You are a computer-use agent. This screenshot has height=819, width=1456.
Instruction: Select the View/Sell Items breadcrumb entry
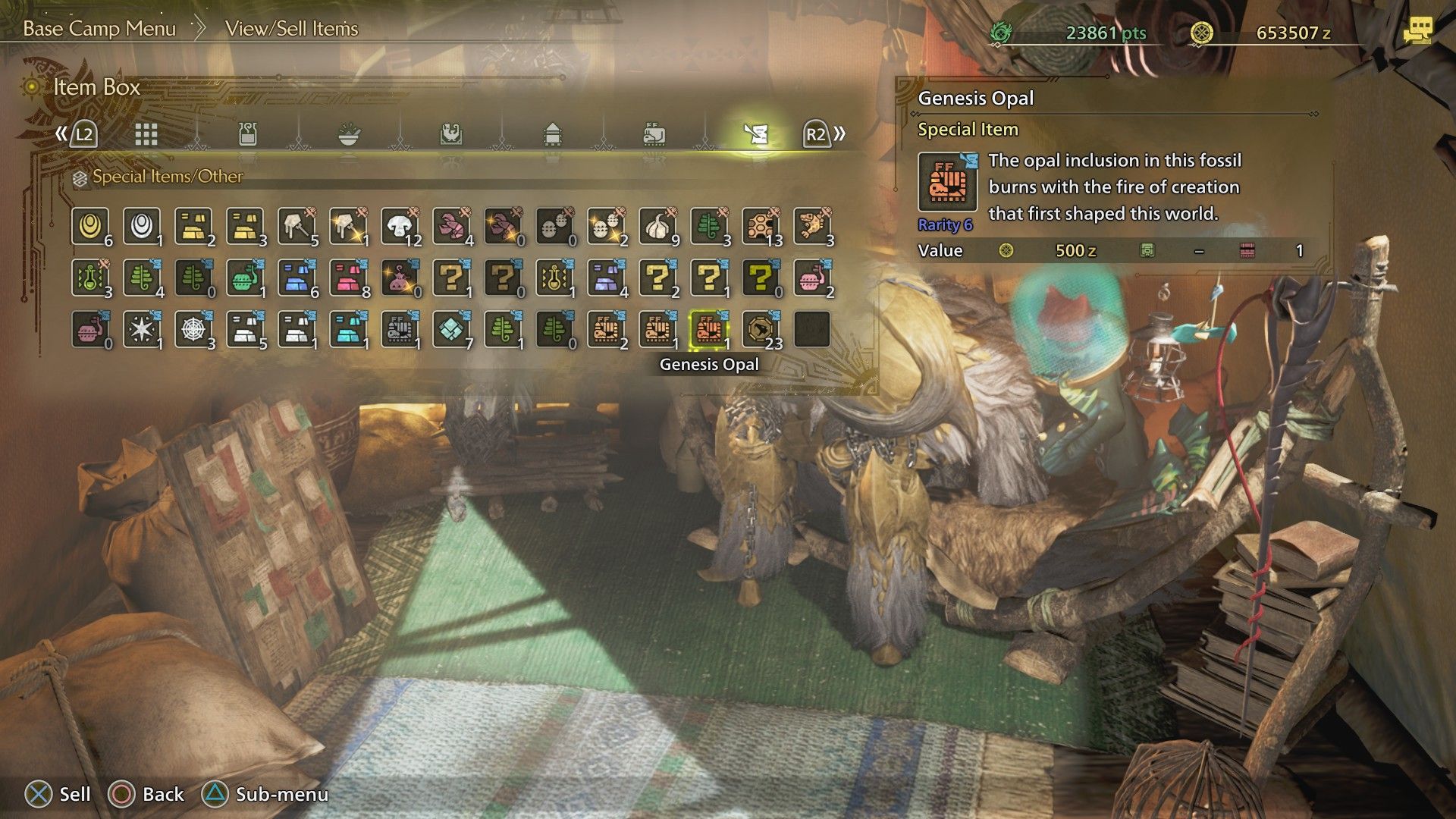(x=292, y=30)
